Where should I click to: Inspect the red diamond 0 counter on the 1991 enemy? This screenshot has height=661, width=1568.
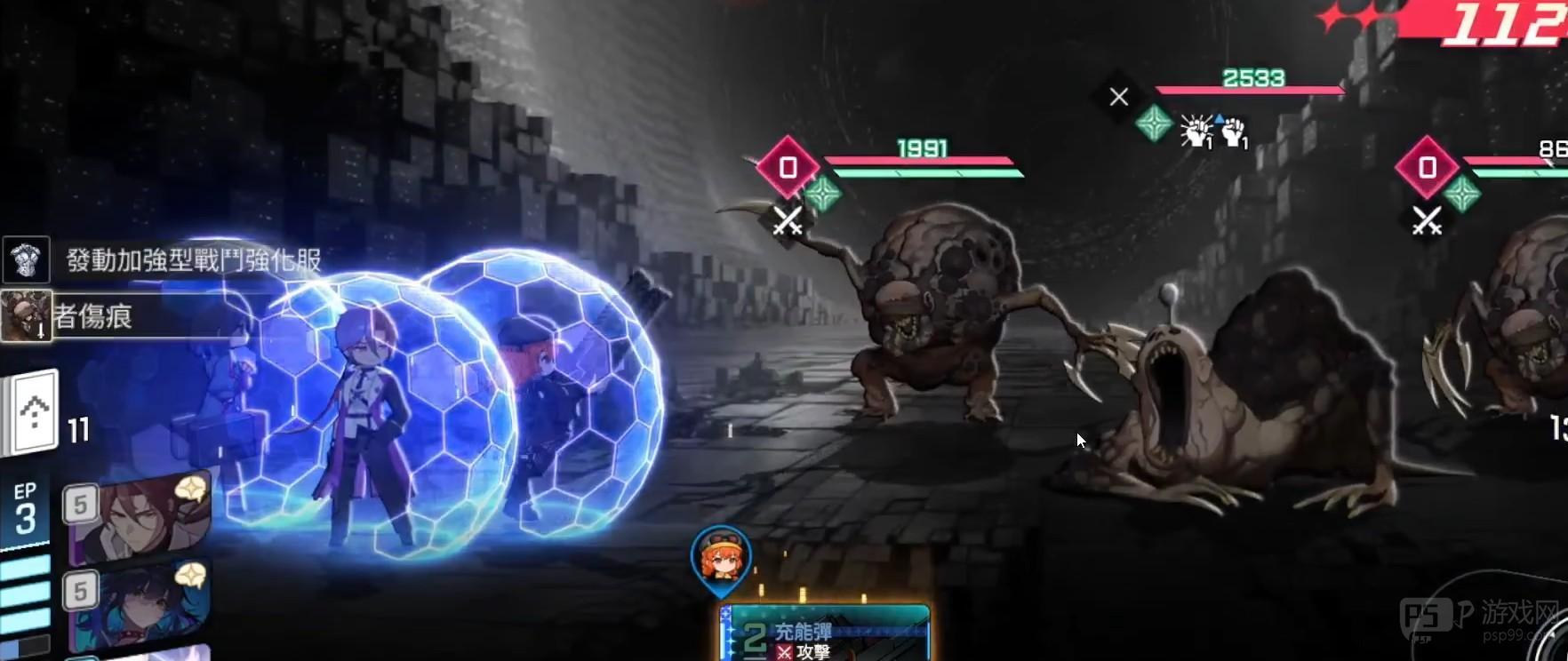788,167
